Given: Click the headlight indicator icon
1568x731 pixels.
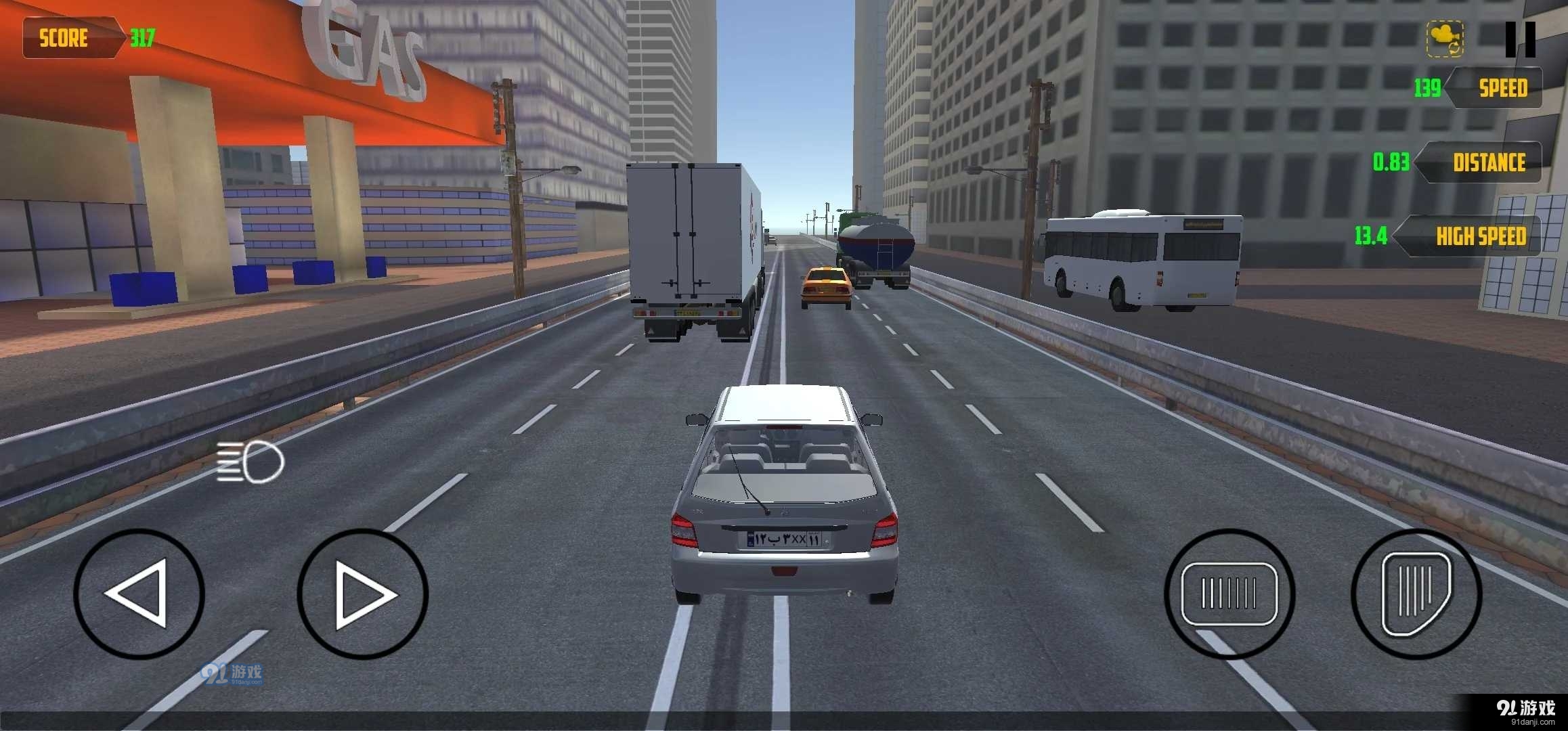Looking at the screenshot, I should (x=251, y=460).
